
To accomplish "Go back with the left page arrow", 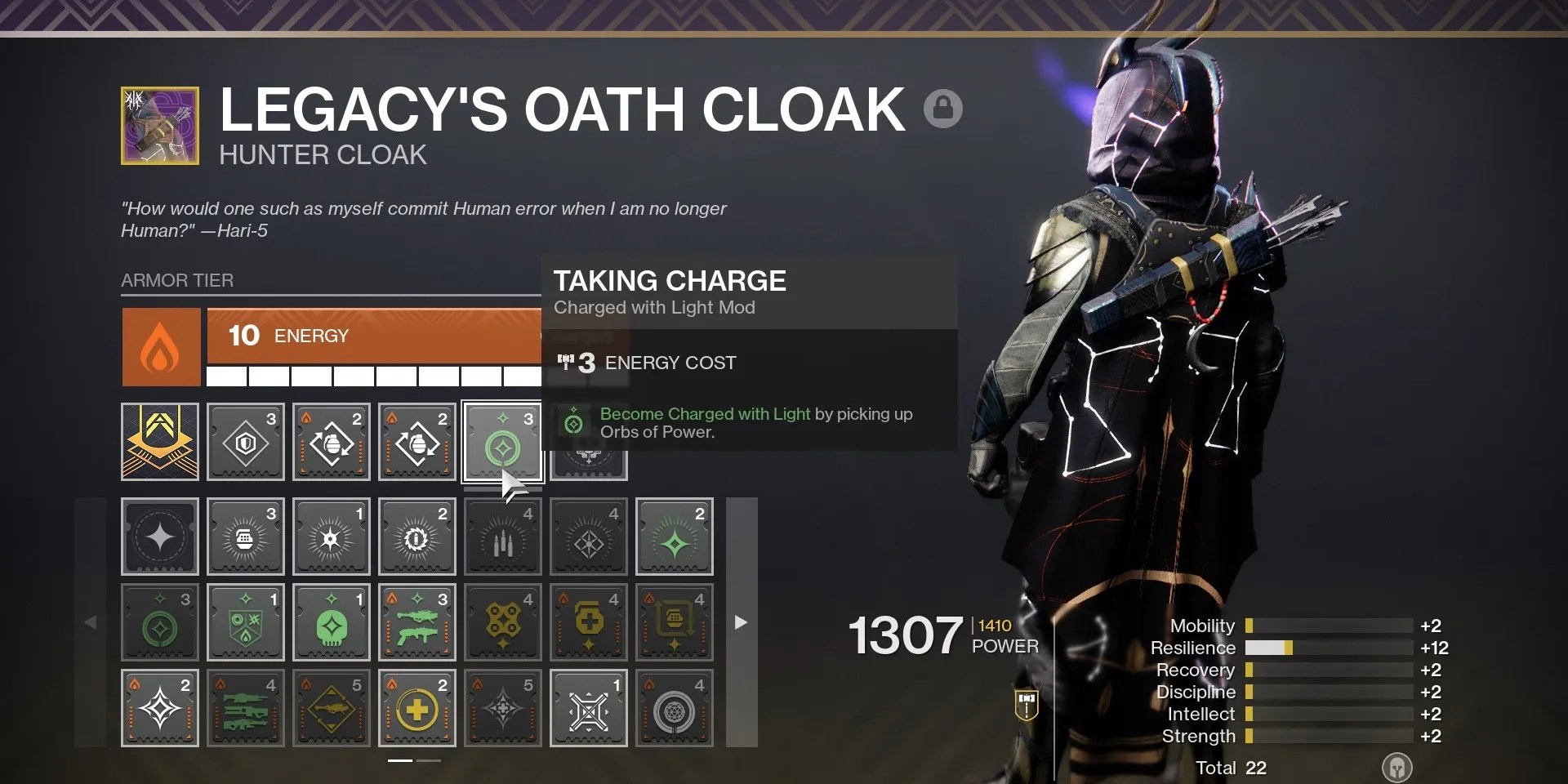I will click(x=92, y=622).
